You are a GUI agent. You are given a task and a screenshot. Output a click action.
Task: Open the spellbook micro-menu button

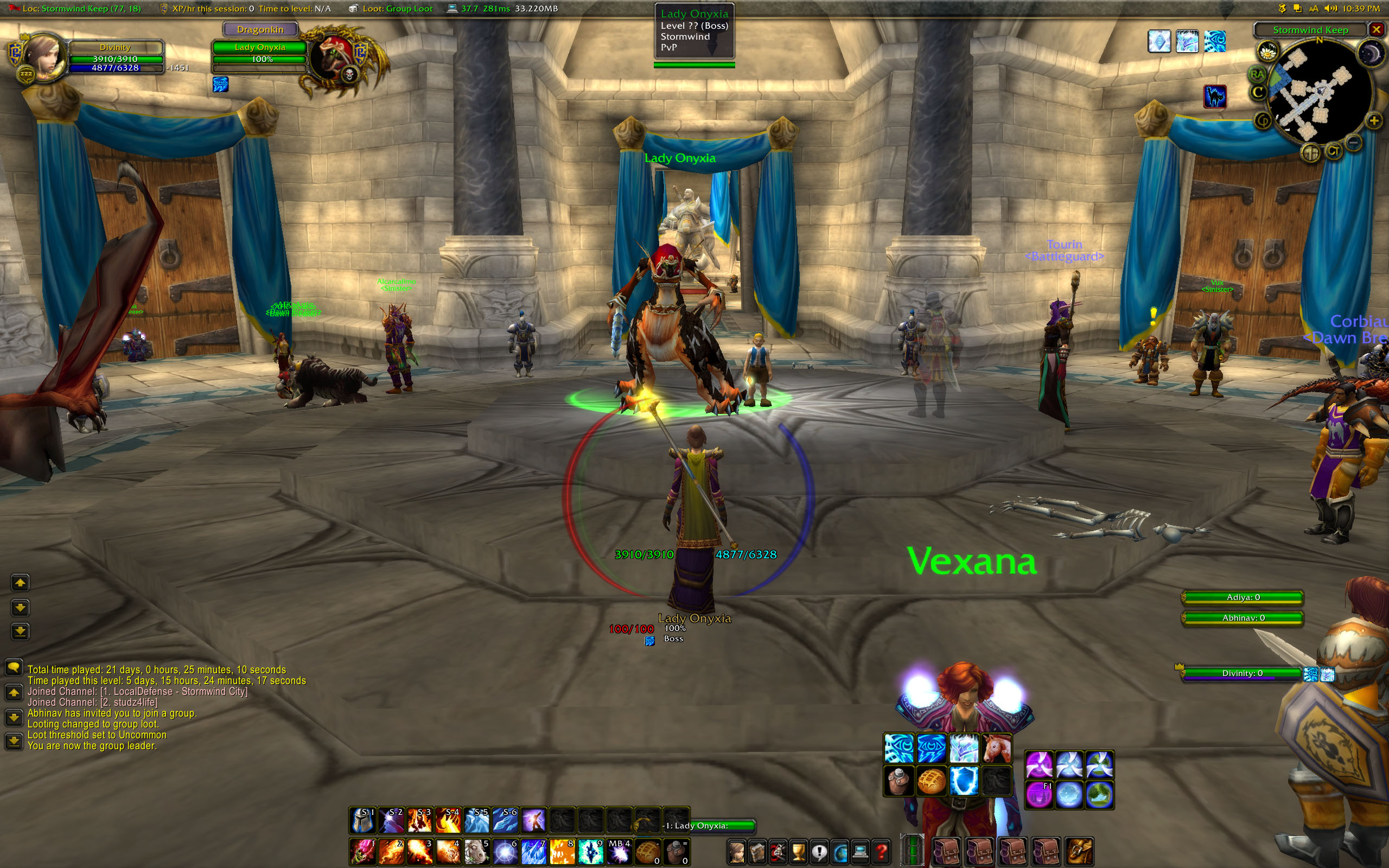757,851
